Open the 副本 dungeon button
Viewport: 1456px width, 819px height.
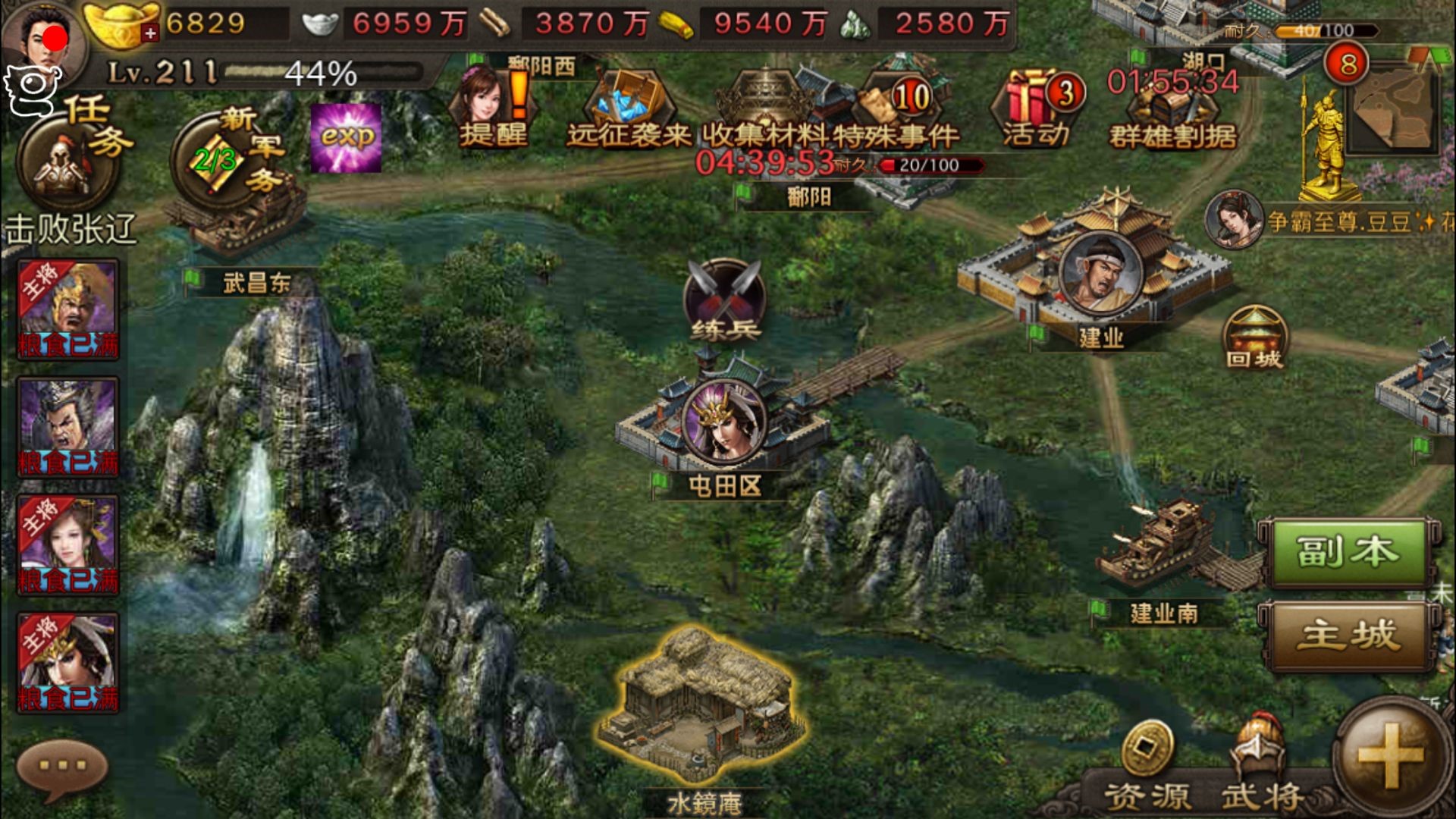(1345, 553)
